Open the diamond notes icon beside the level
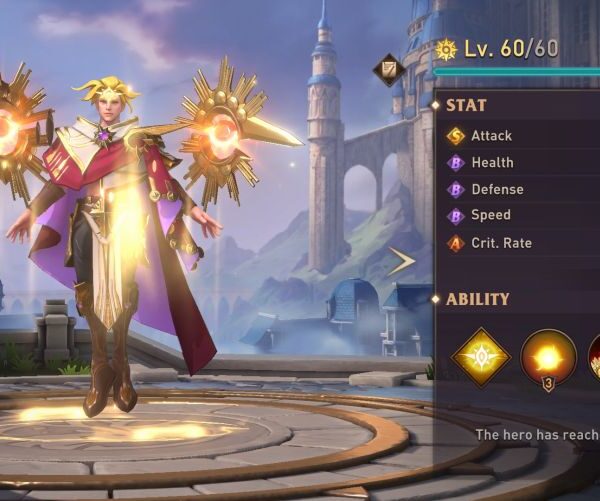Image resolution: width=600 pixels, height=501 pixels. pyautogui.click(x=387, y=69)
